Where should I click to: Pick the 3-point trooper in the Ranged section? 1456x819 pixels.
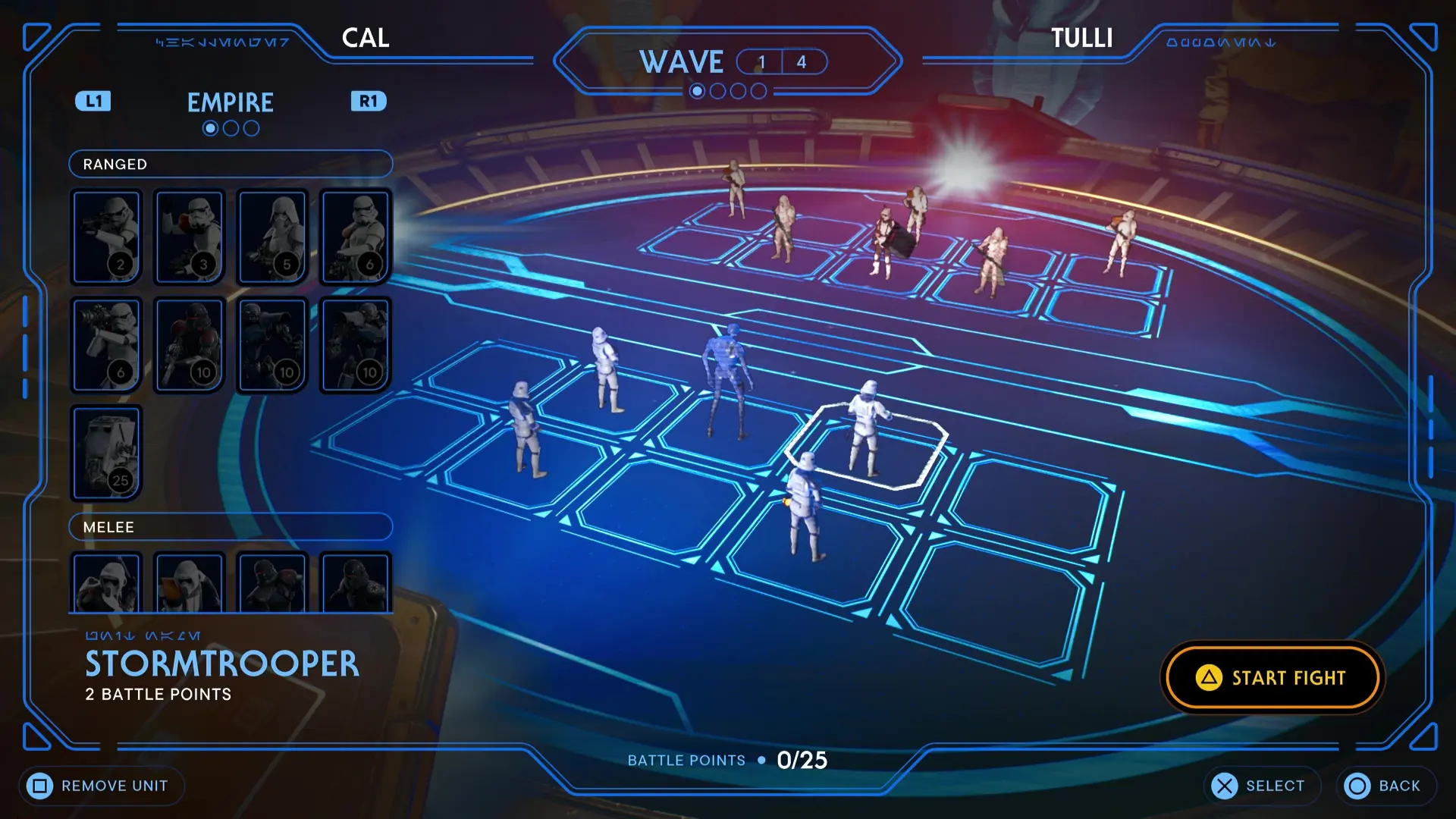pos(190,237)
